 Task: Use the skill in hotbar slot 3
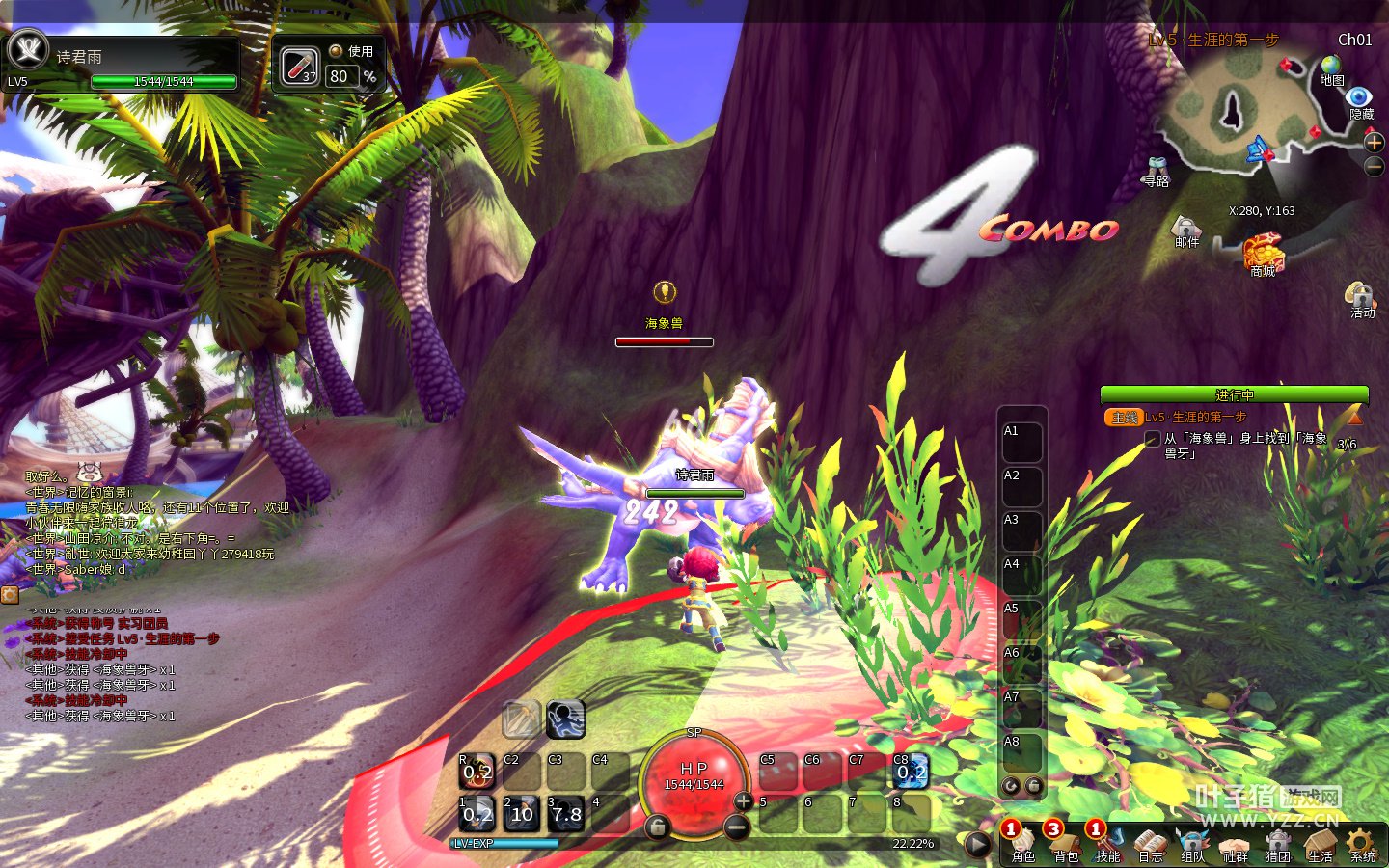click(x=566, y=814)
